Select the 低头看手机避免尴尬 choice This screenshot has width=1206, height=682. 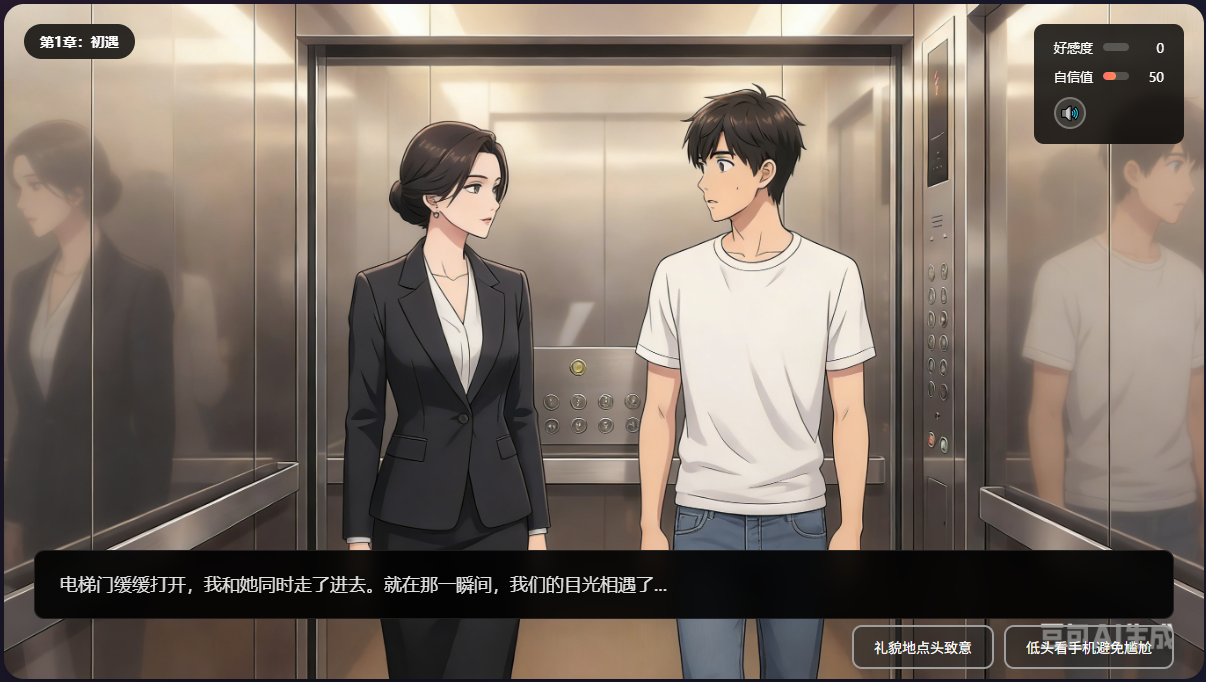pyautogui.click(x=1088, y=647)
